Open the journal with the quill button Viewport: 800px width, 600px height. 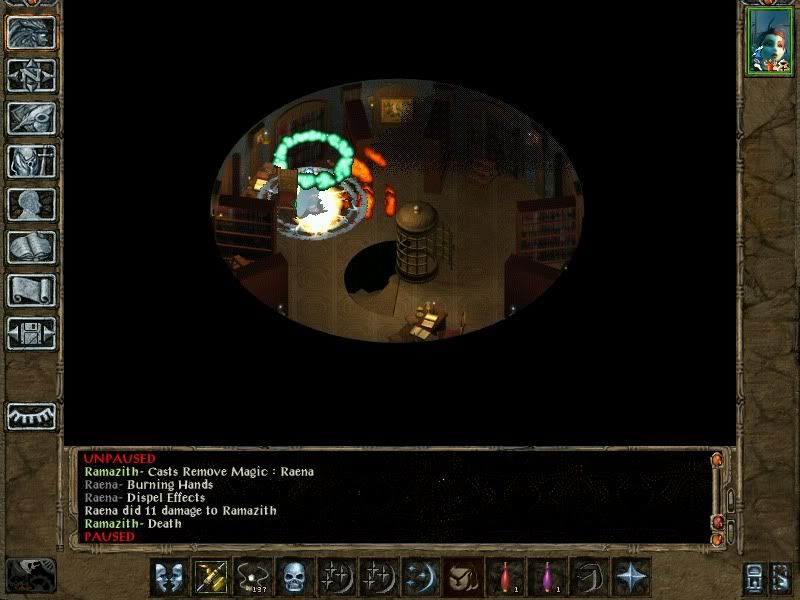[x=31, y=118]
